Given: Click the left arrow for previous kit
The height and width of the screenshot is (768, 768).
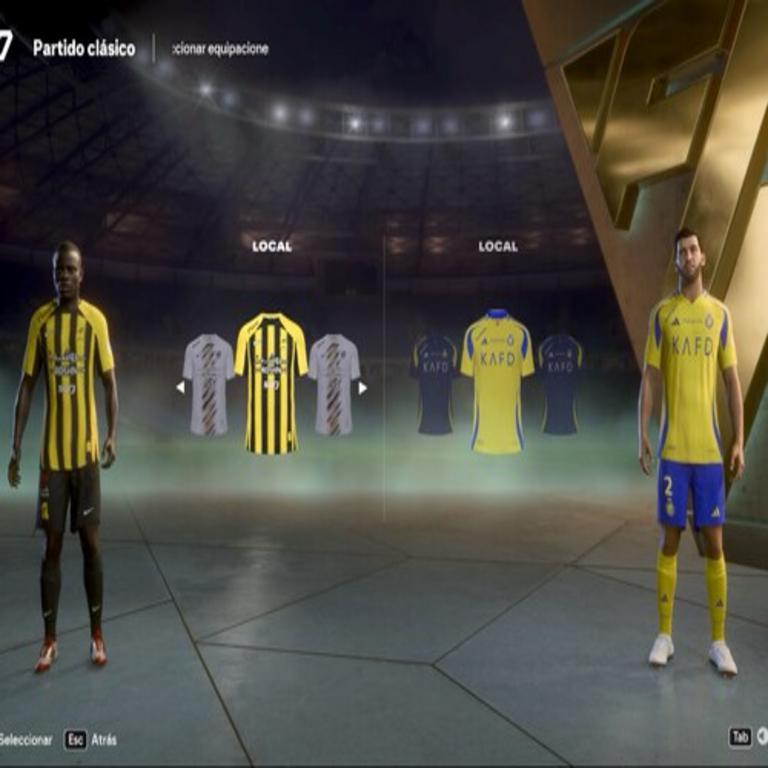Looking at the screenshot, I should click(180, 388).
